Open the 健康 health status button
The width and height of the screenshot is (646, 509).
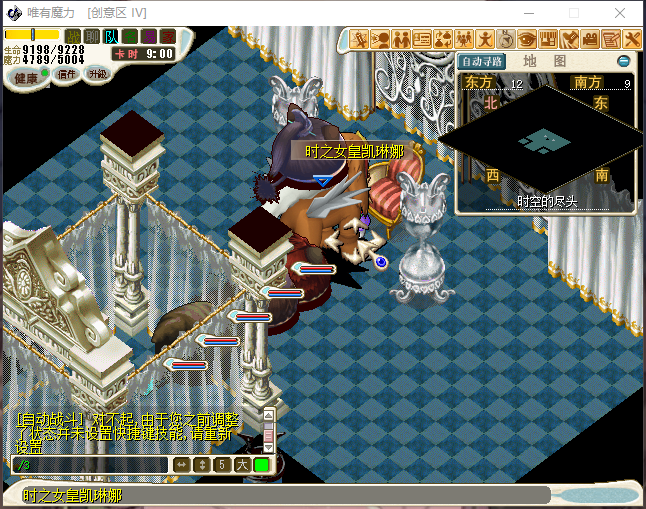(27, 77)
